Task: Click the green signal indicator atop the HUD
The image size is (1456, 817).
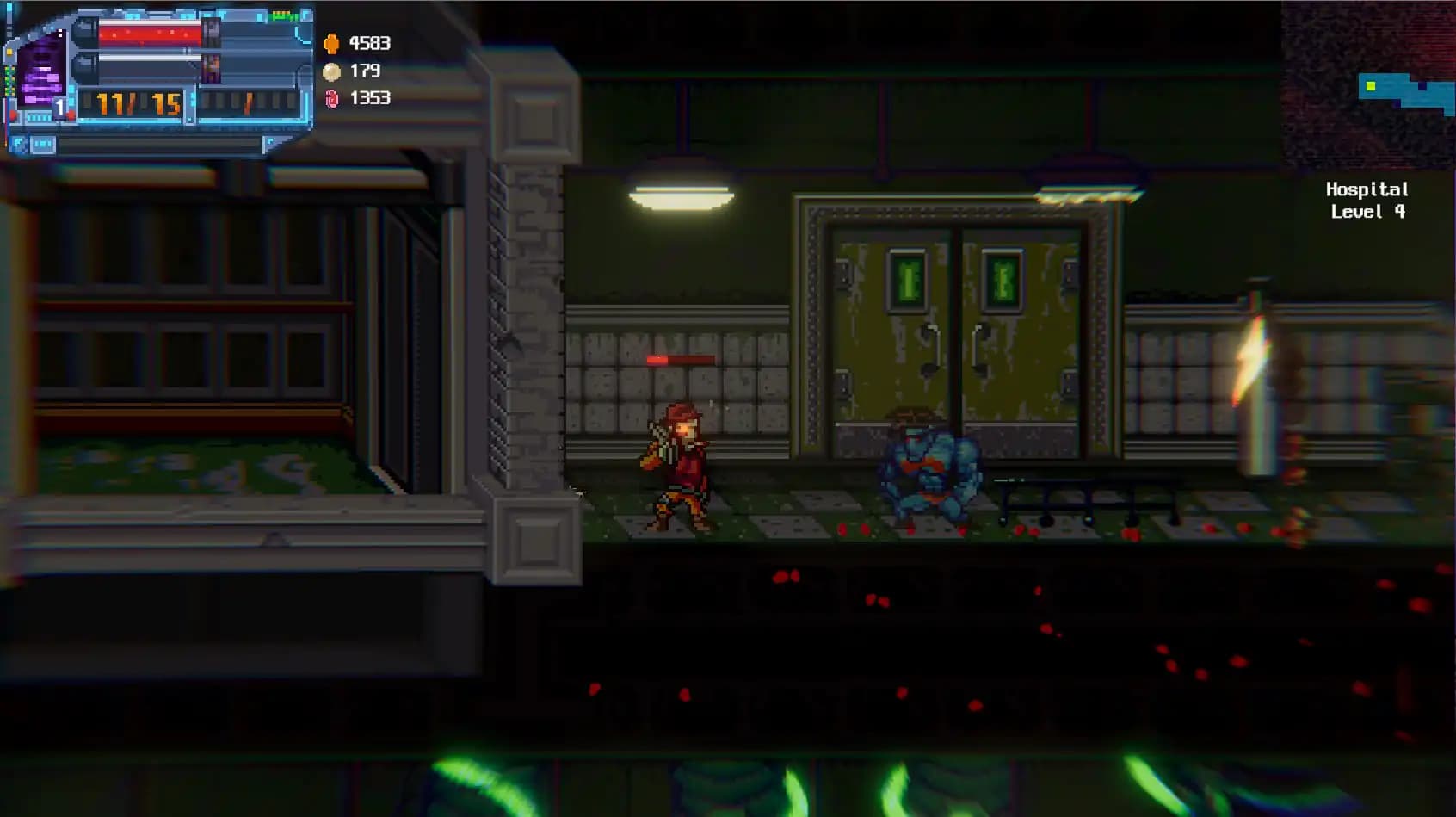Action: (x=283, y=16)
